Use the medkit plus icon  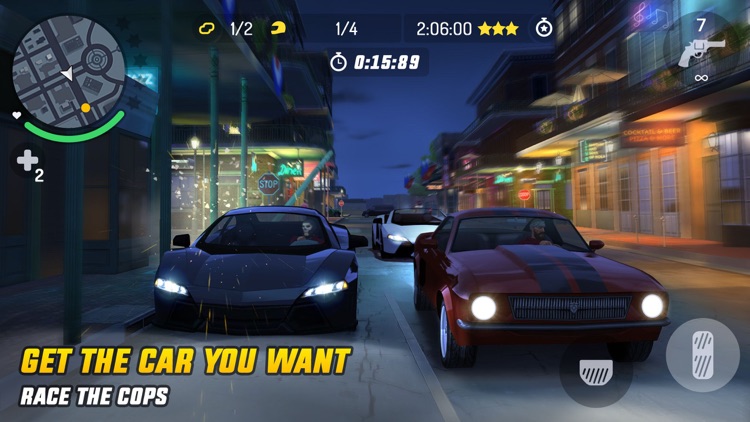(26, 161)
